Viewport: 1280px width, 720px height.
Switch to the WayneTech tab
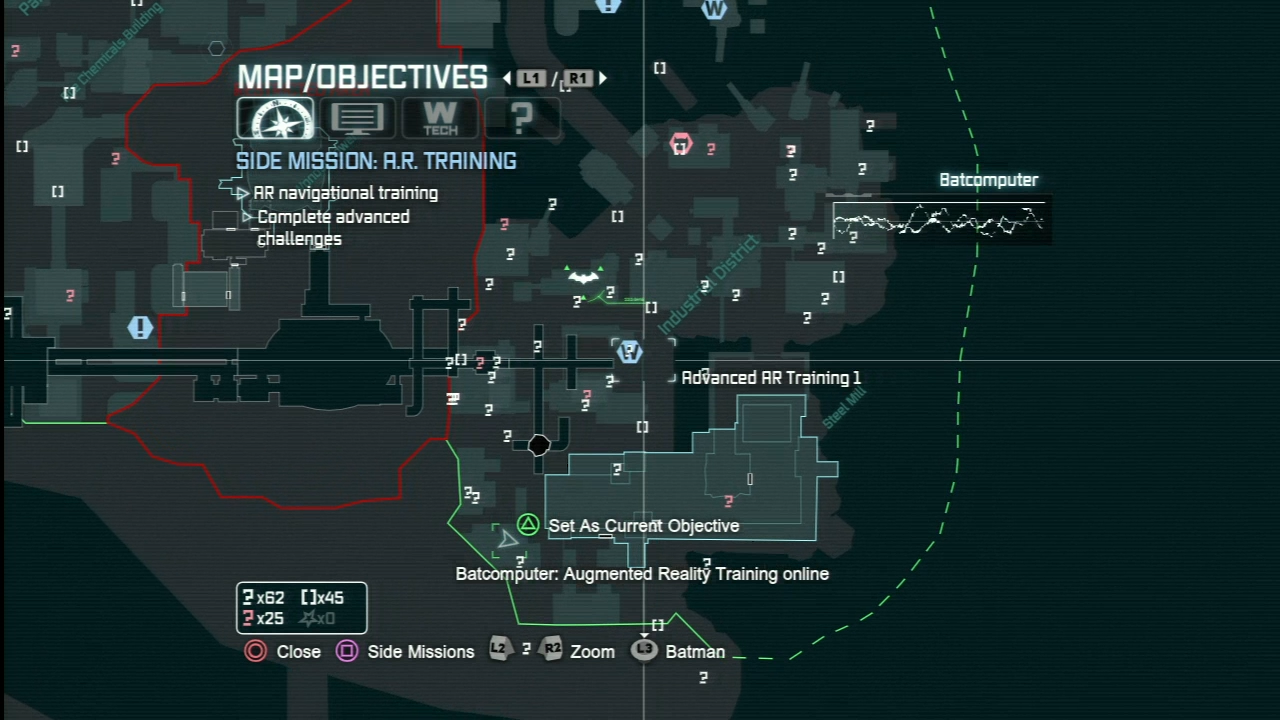coord(440,119)
